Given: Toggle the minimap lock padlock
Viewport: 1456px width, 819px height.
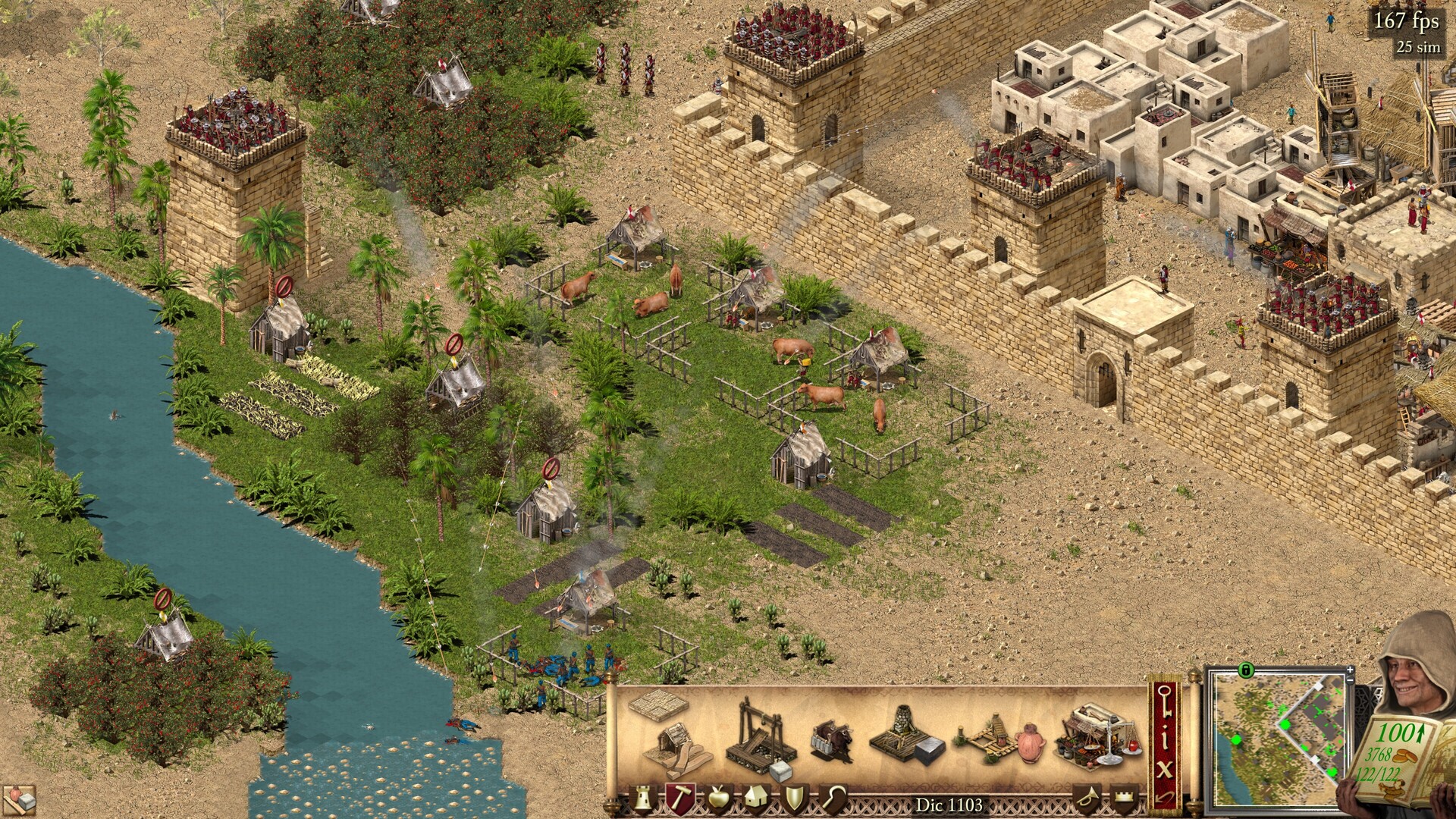Looking at the screenshot, I should 1247,671.
